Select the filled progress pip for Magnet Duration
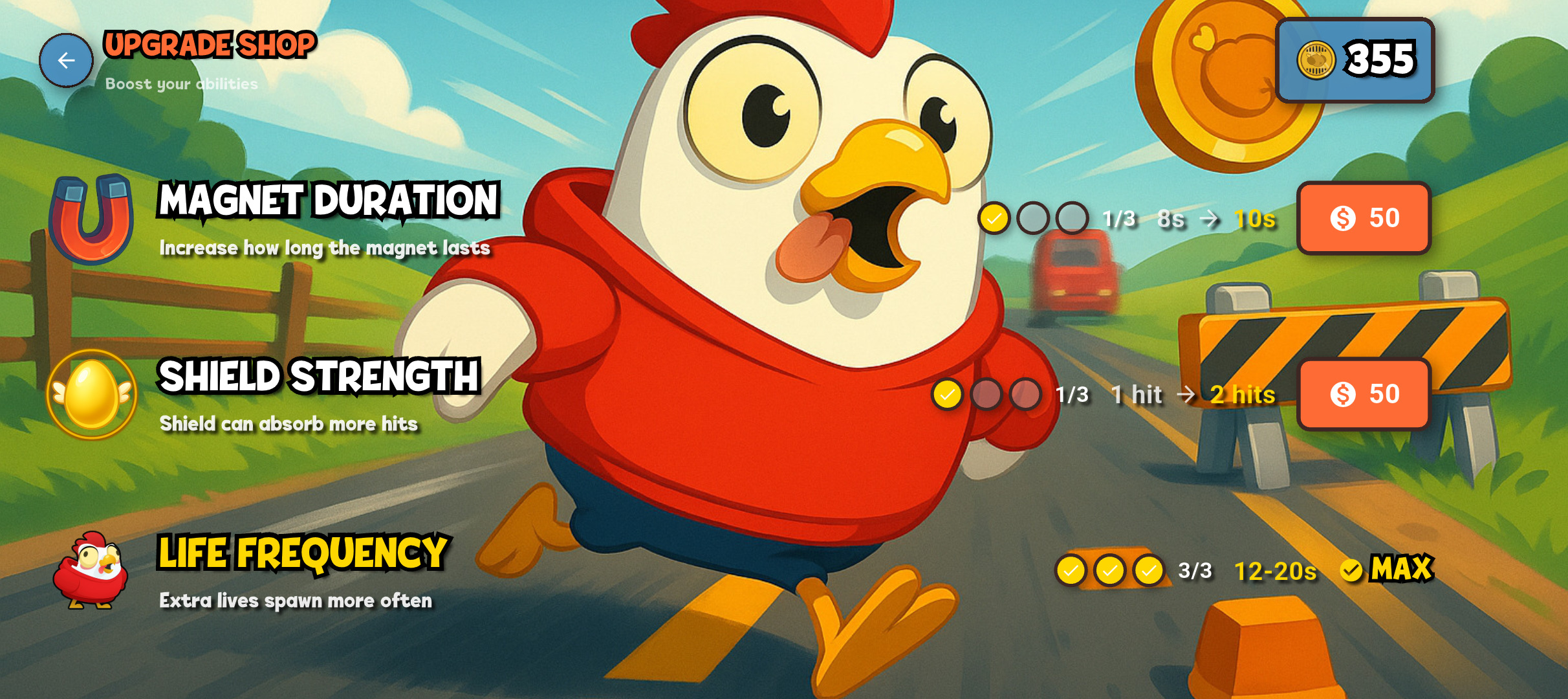Image resolution: width=1568 pixels, height=699 pixels. click(x=994, y=219)
